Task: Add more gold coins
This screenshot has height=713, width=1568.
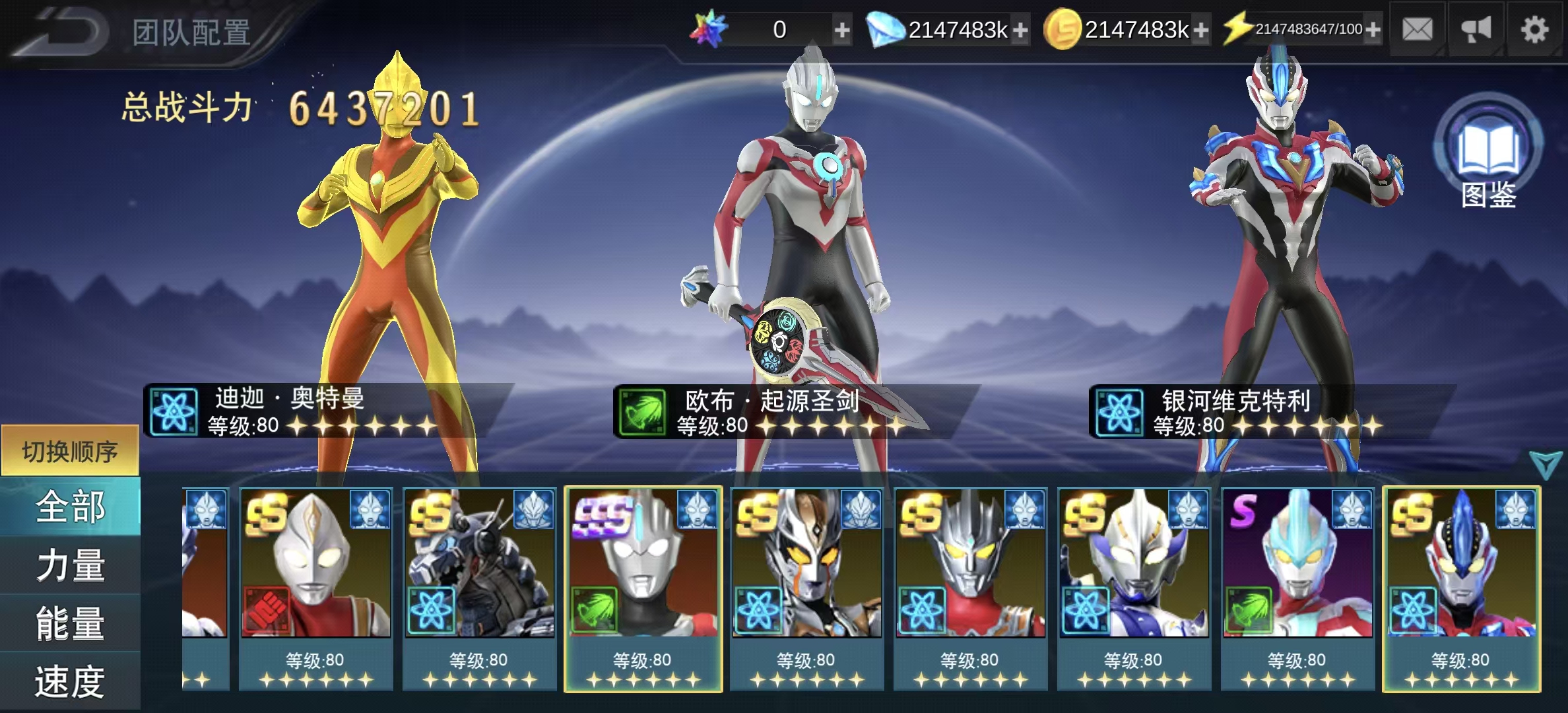Action: point(1201,30)
